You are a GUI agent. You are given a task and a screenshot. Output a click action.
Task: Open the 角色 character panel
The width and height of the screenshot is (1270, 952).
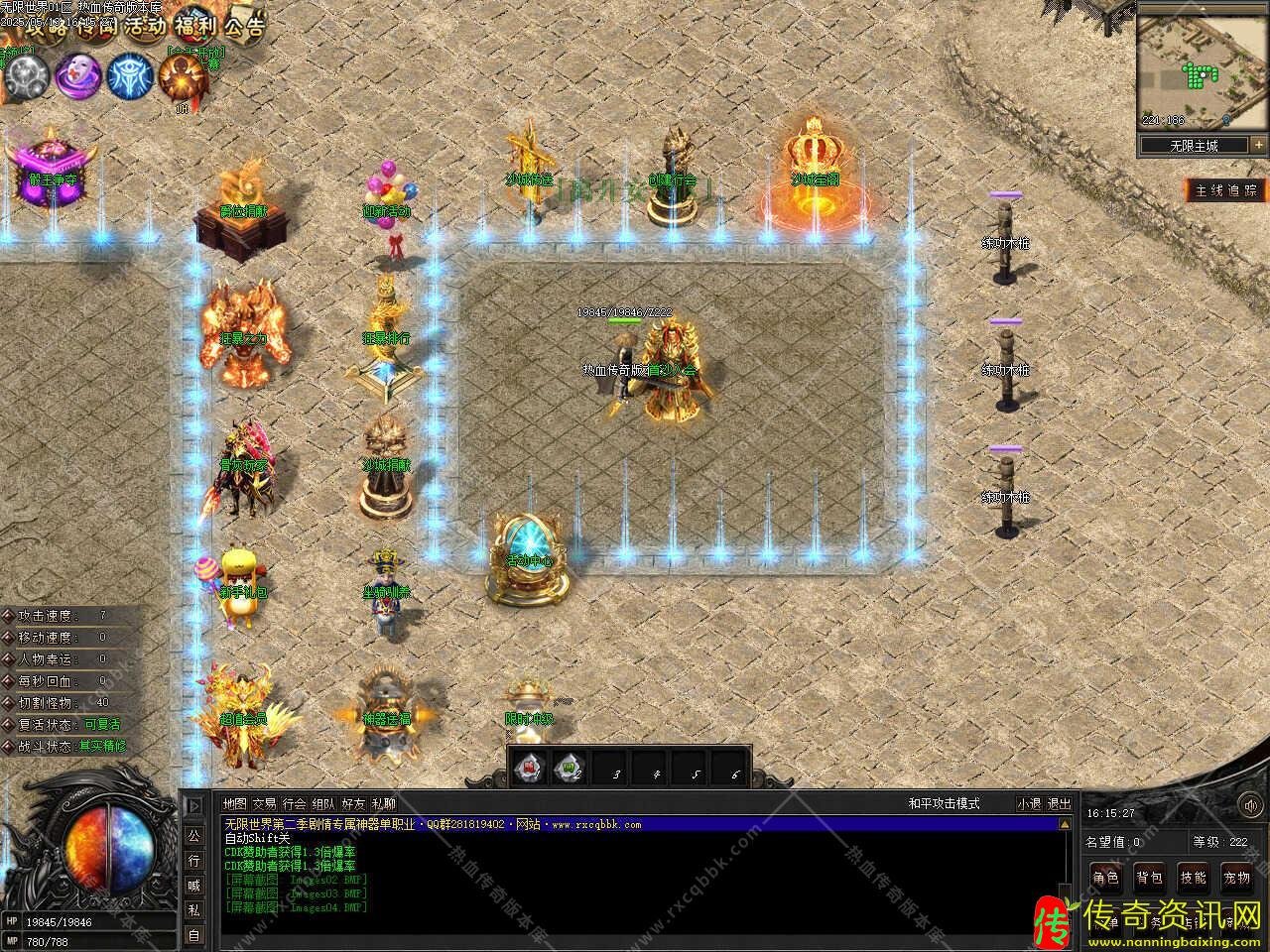1105,877
